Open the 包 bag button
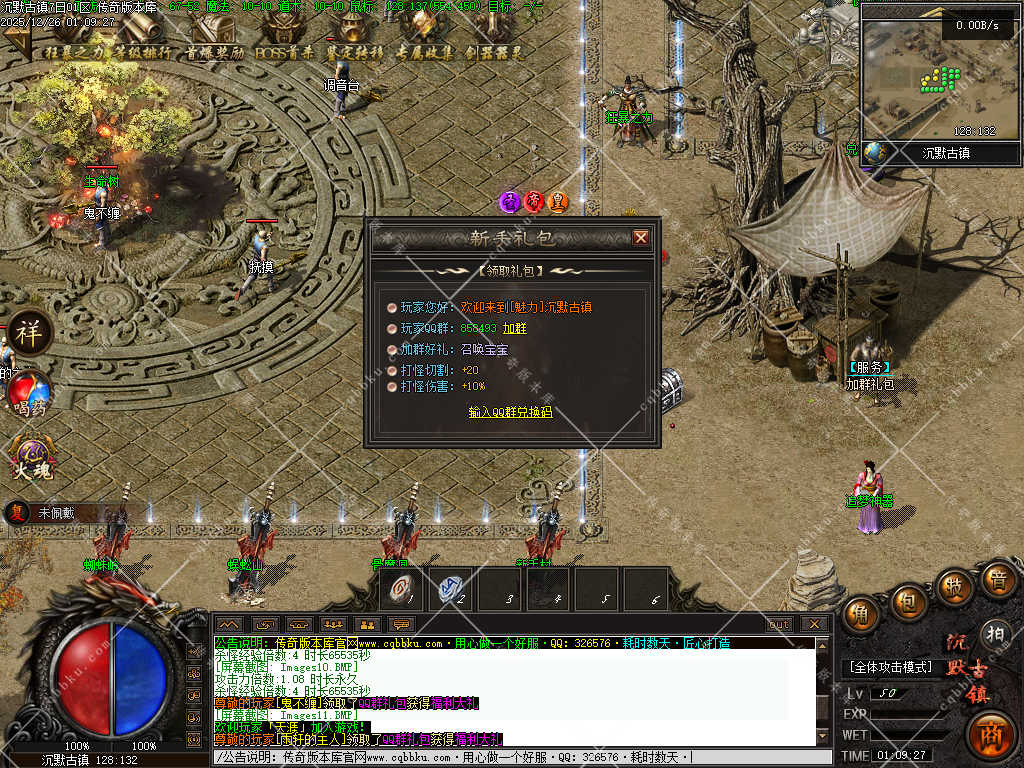This screenshot has width=1024, height=768. (910, 601)
